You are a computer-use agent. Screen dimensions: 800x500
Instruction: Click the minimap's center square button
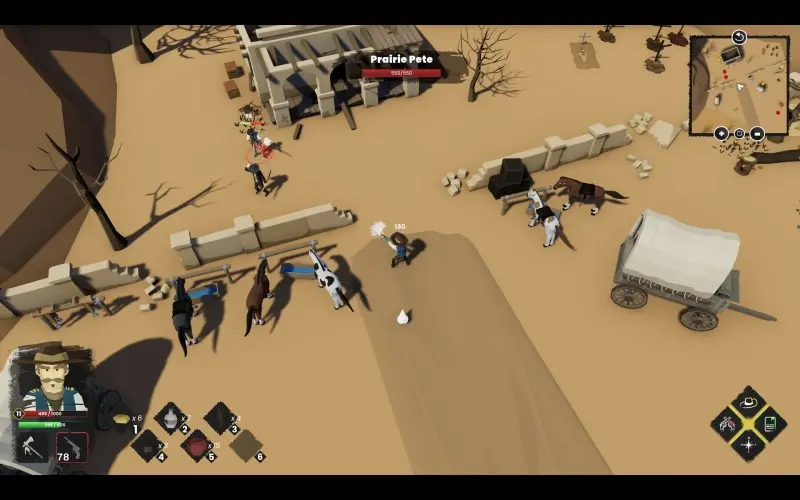tap(739, 133)
